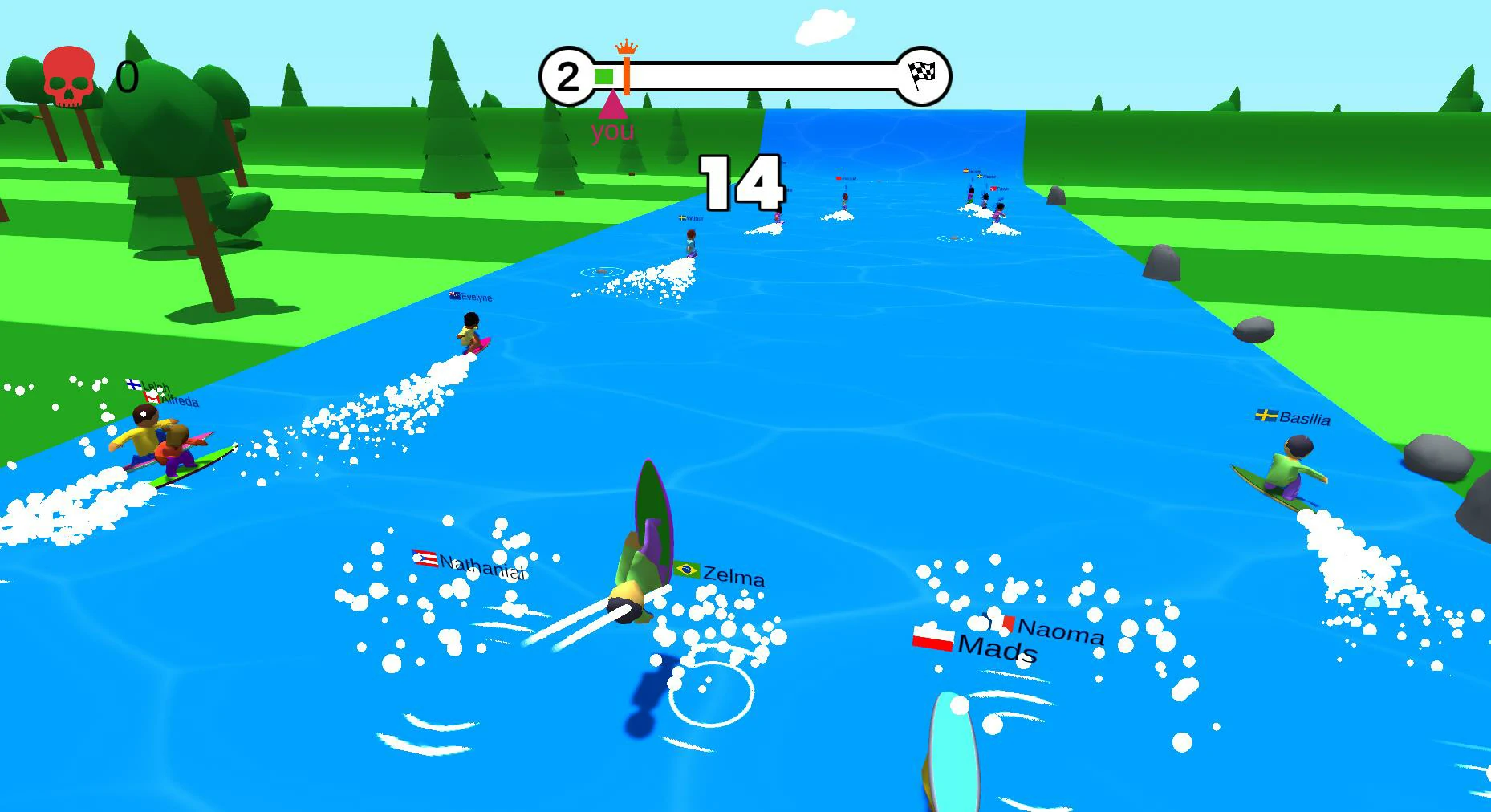Click the pink 'you' position marker
This screenshot has width=1491, height=812.
point(612,105)
